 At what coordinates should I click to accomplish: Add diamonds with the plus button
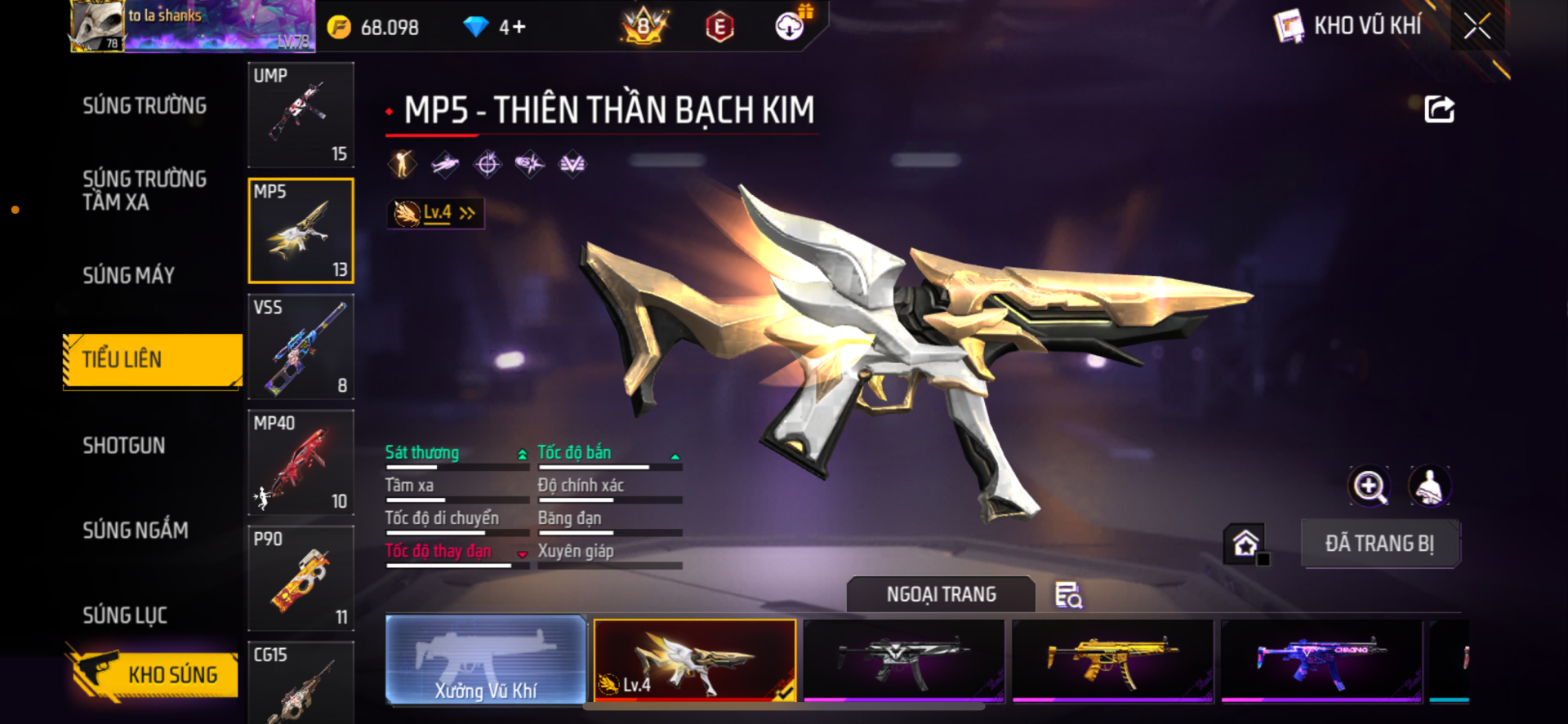(519, 28)
